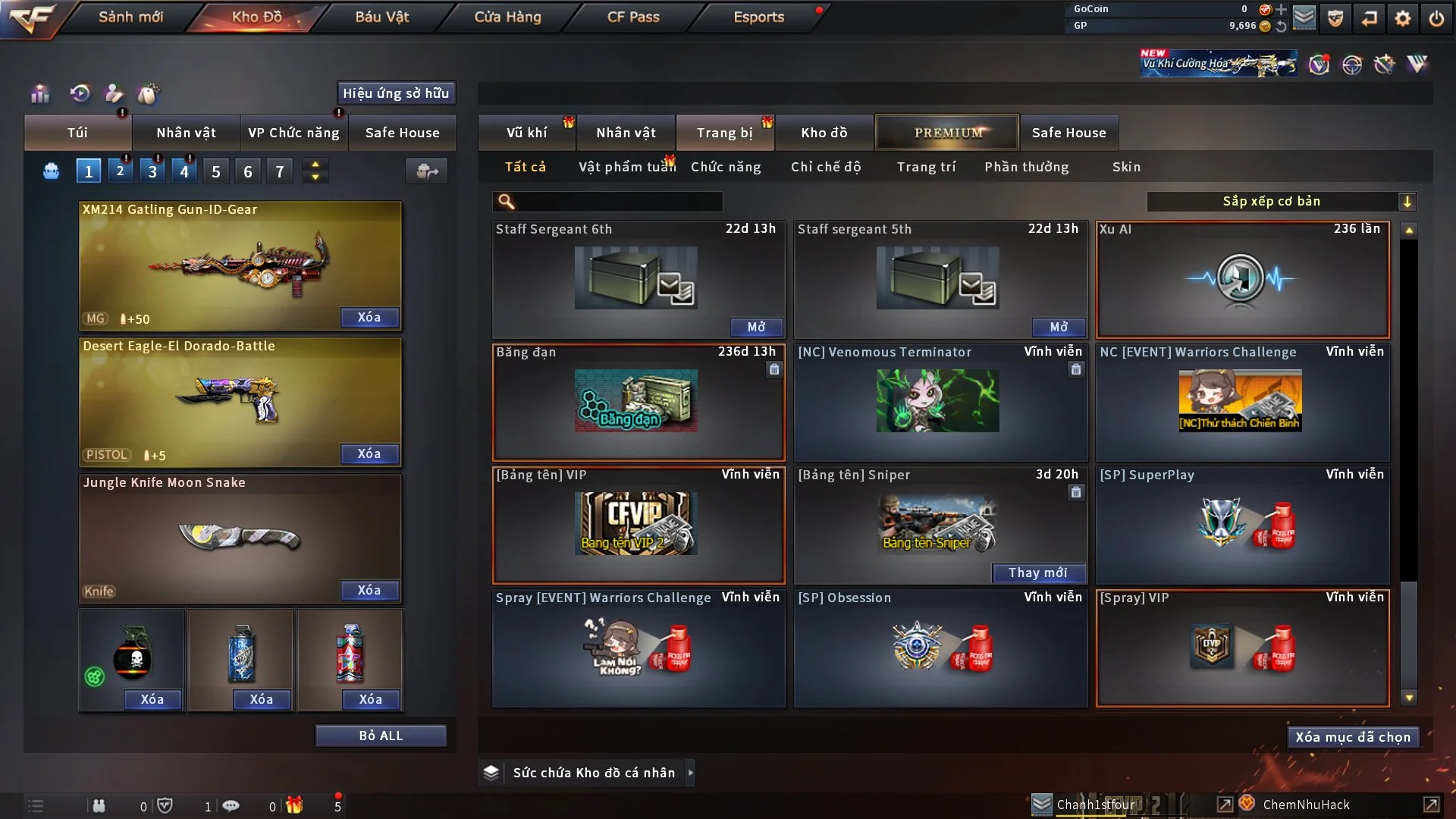This screenshot has height=819, width=1456.
Task: Choose the [Spray] VIP item
Action: pos(1242,648)
